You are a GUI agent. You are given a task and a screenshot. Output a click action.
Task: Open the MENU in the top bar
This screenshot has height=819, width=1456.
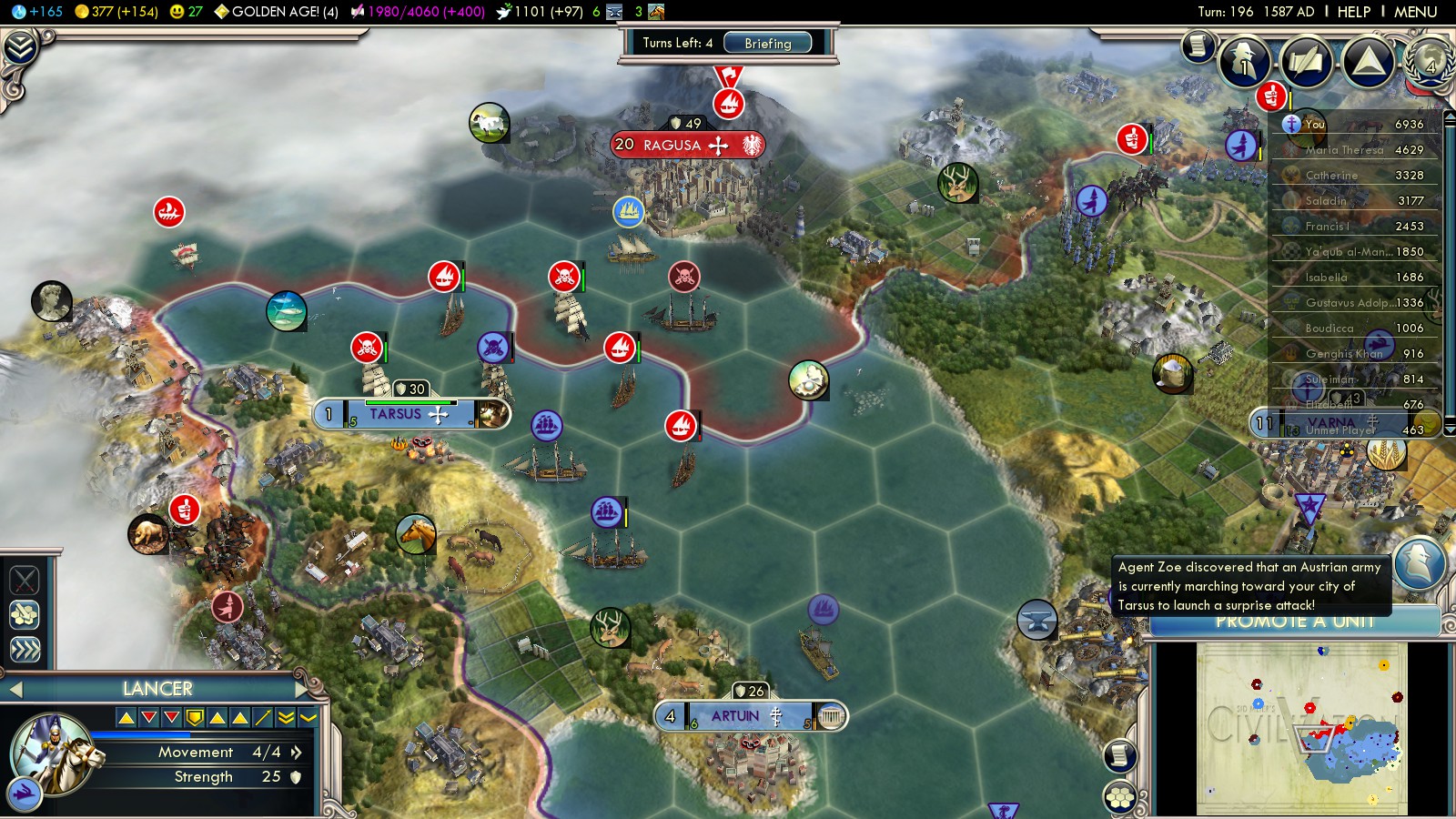coord(1415,12)
